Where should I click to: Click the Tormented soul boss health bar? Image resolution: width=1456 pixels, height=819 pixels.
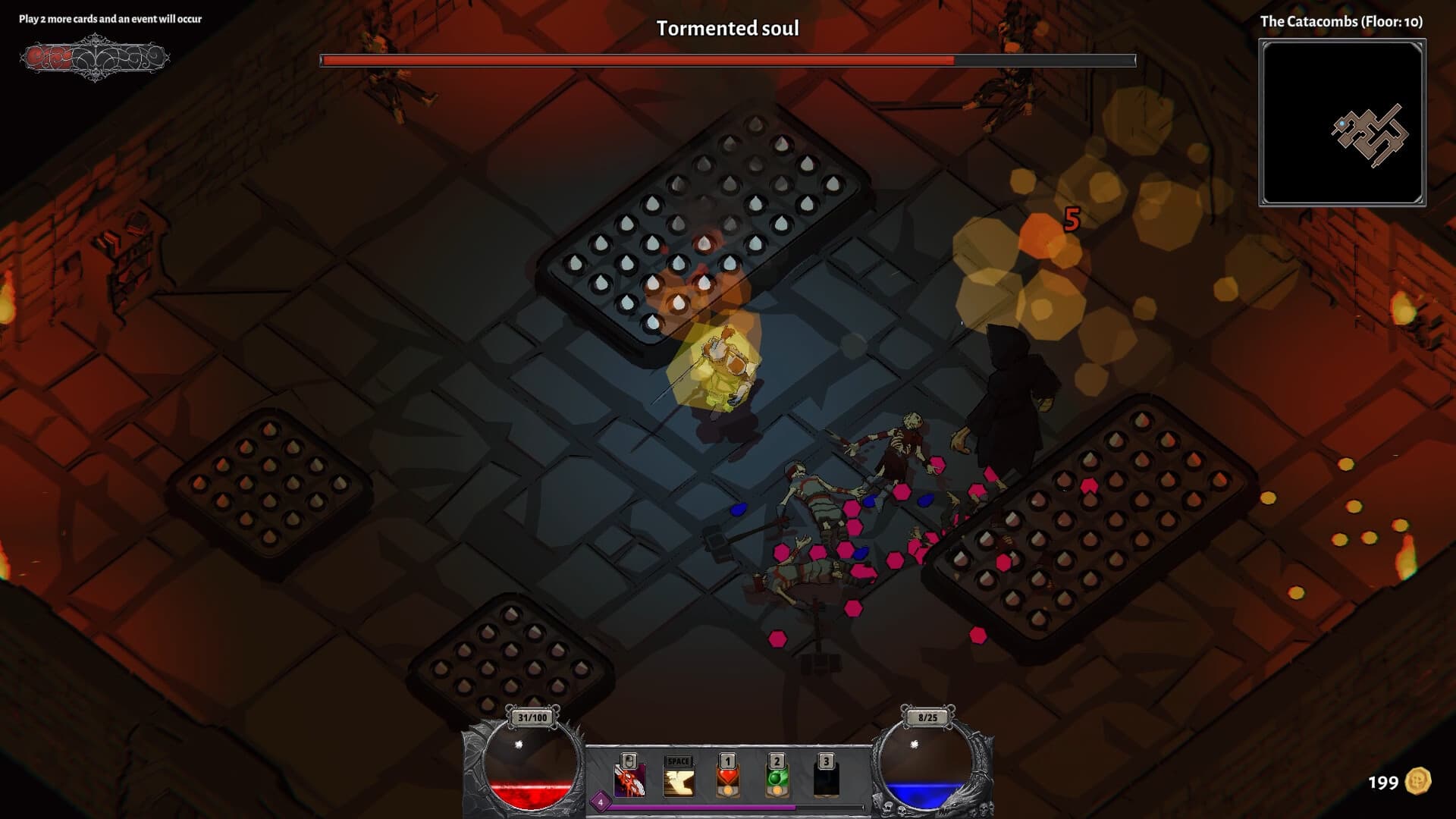point(728,56)
